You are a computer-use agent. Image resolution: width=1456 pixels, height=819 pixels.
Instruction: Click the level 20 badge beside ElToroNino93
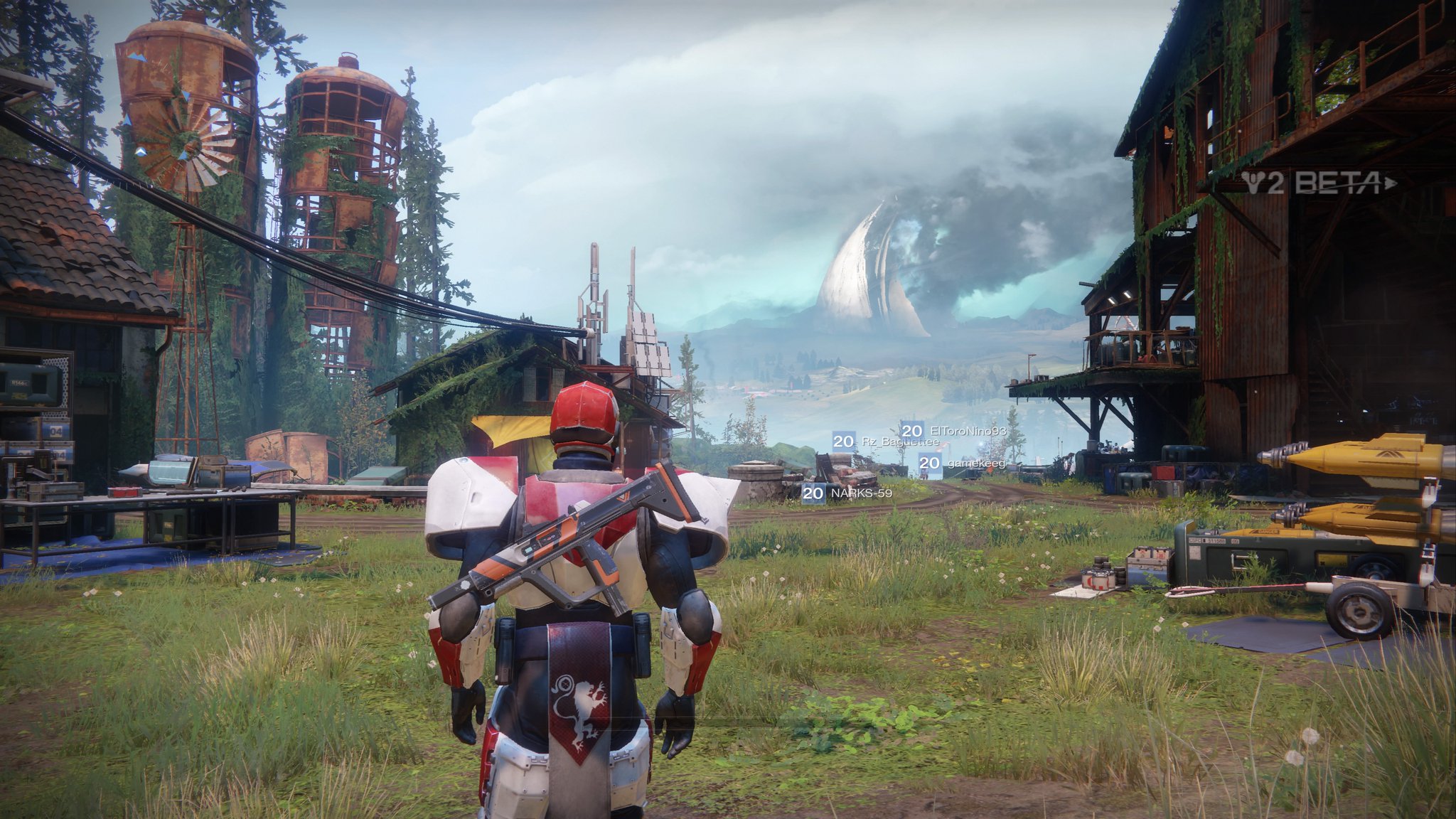tap(912, 431)
